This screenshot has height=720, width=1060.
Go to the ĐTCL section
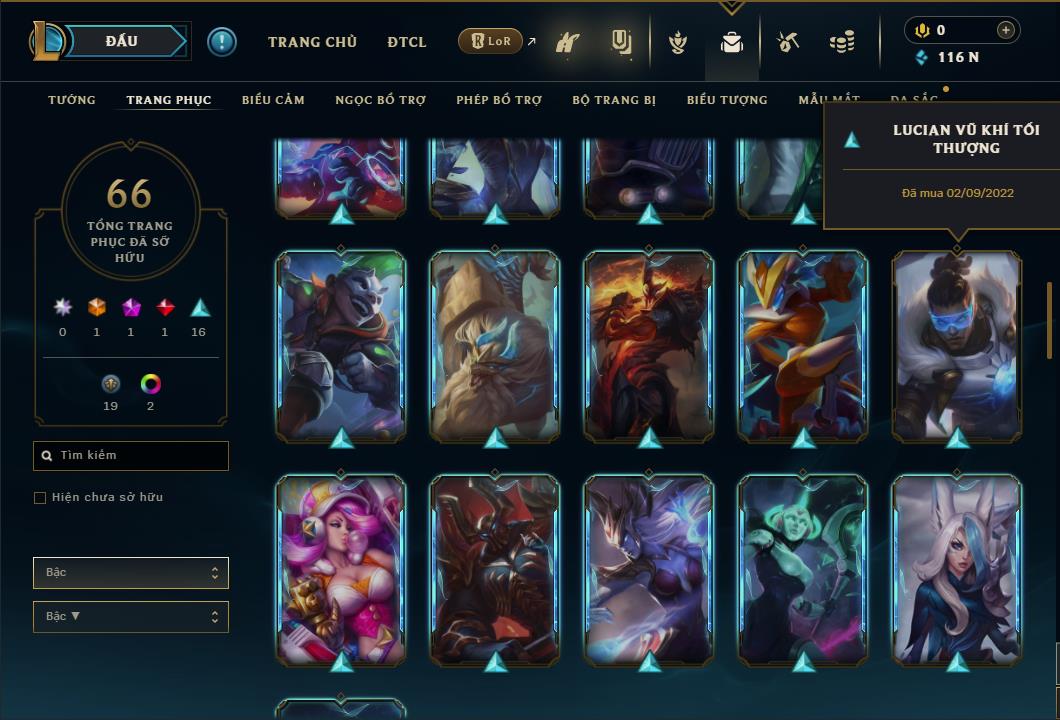(x=407, y=42)
